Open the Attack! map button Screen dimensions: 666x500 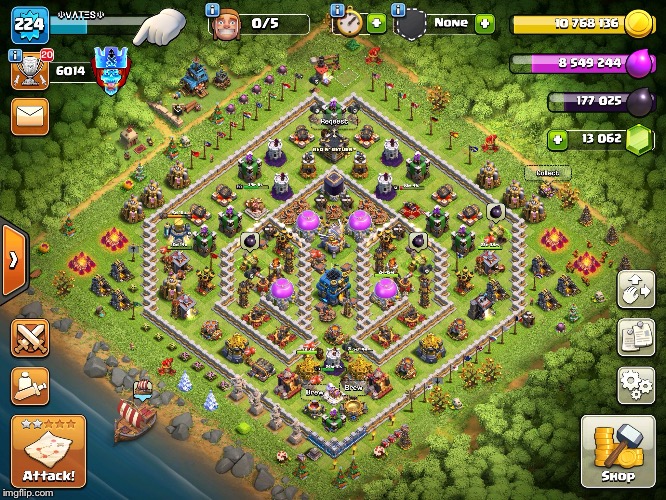[x=48, y=451]
